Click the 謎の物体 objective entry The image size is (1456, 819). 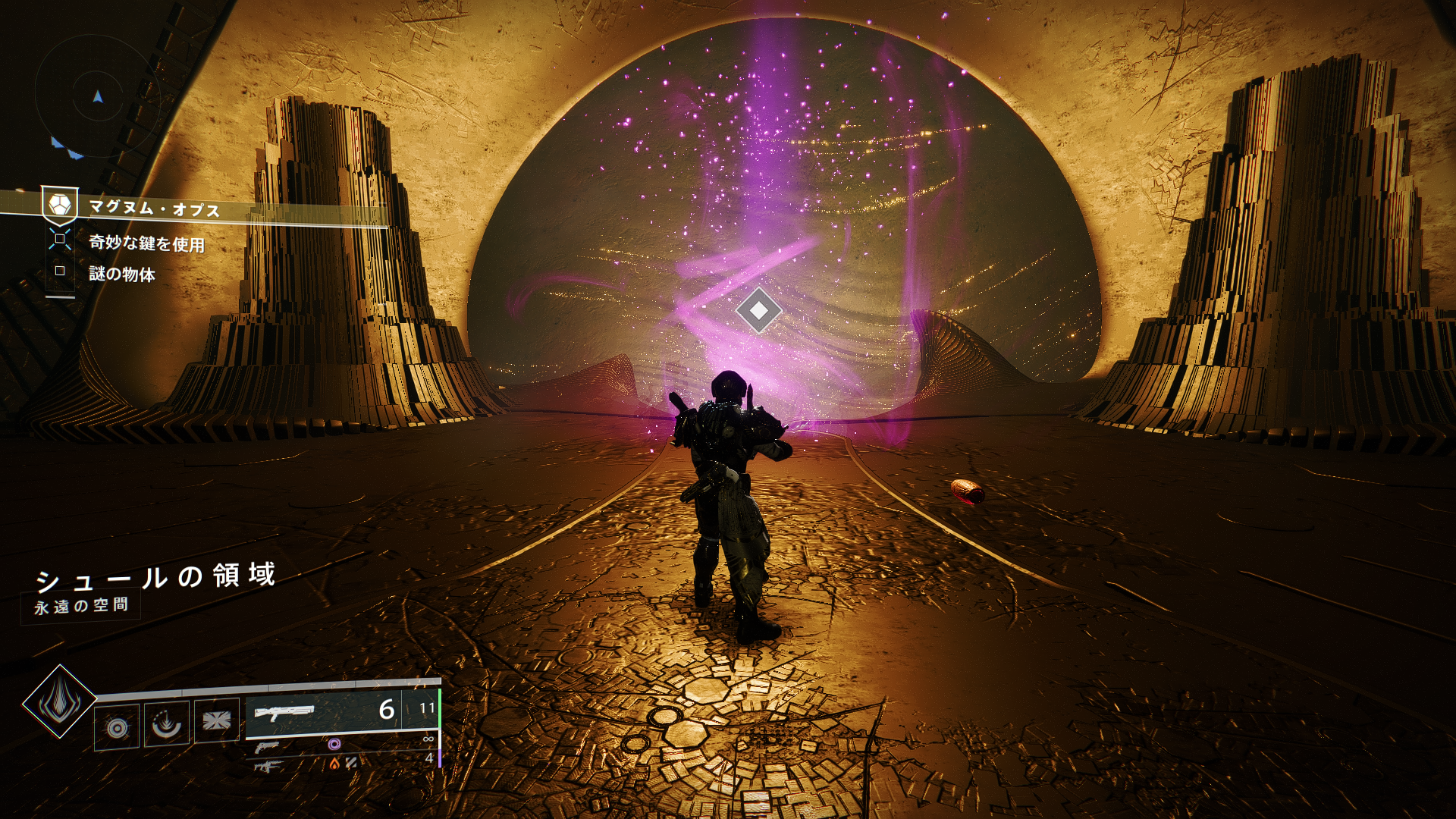[x=121, y=274]
